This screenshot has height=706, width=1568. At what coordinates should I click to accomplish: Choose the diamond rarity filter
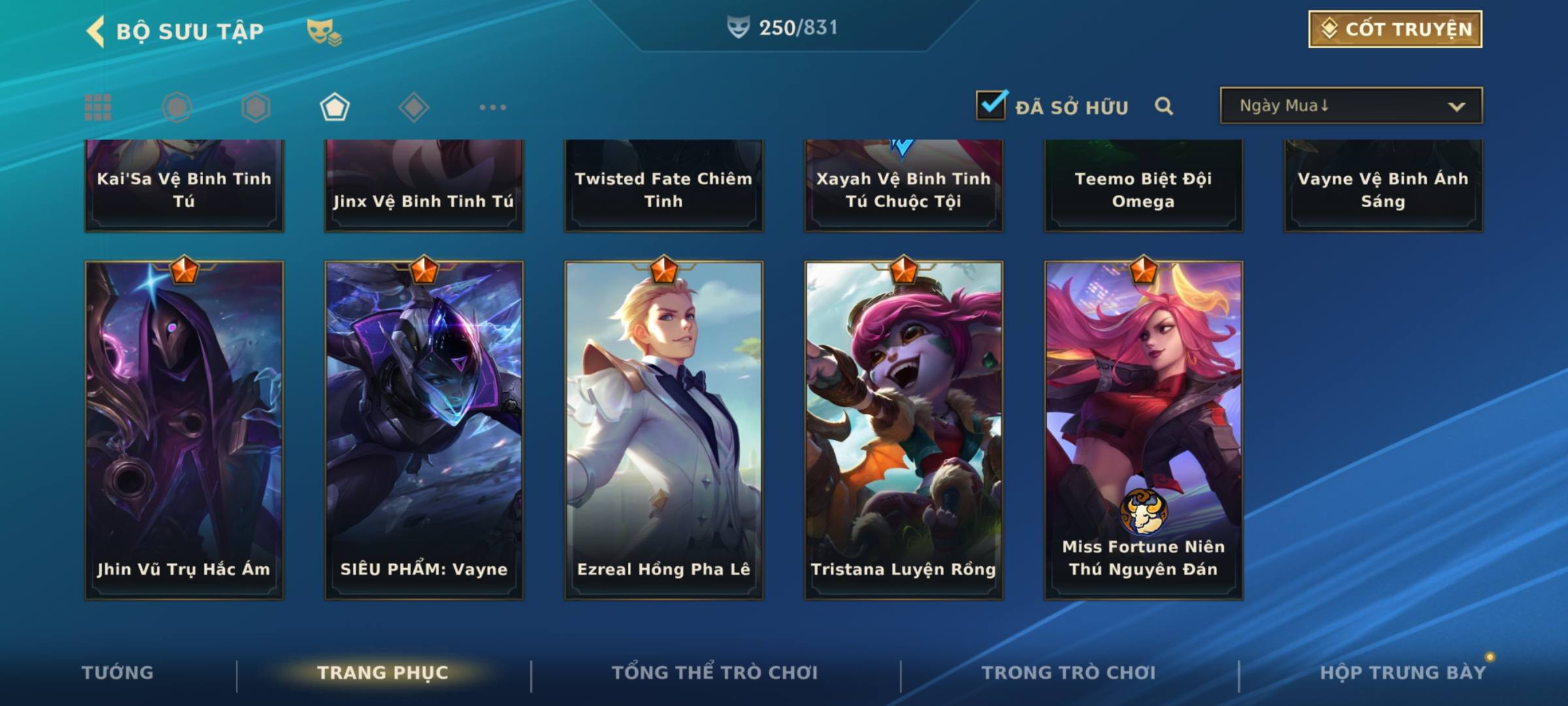pos(414,107)
